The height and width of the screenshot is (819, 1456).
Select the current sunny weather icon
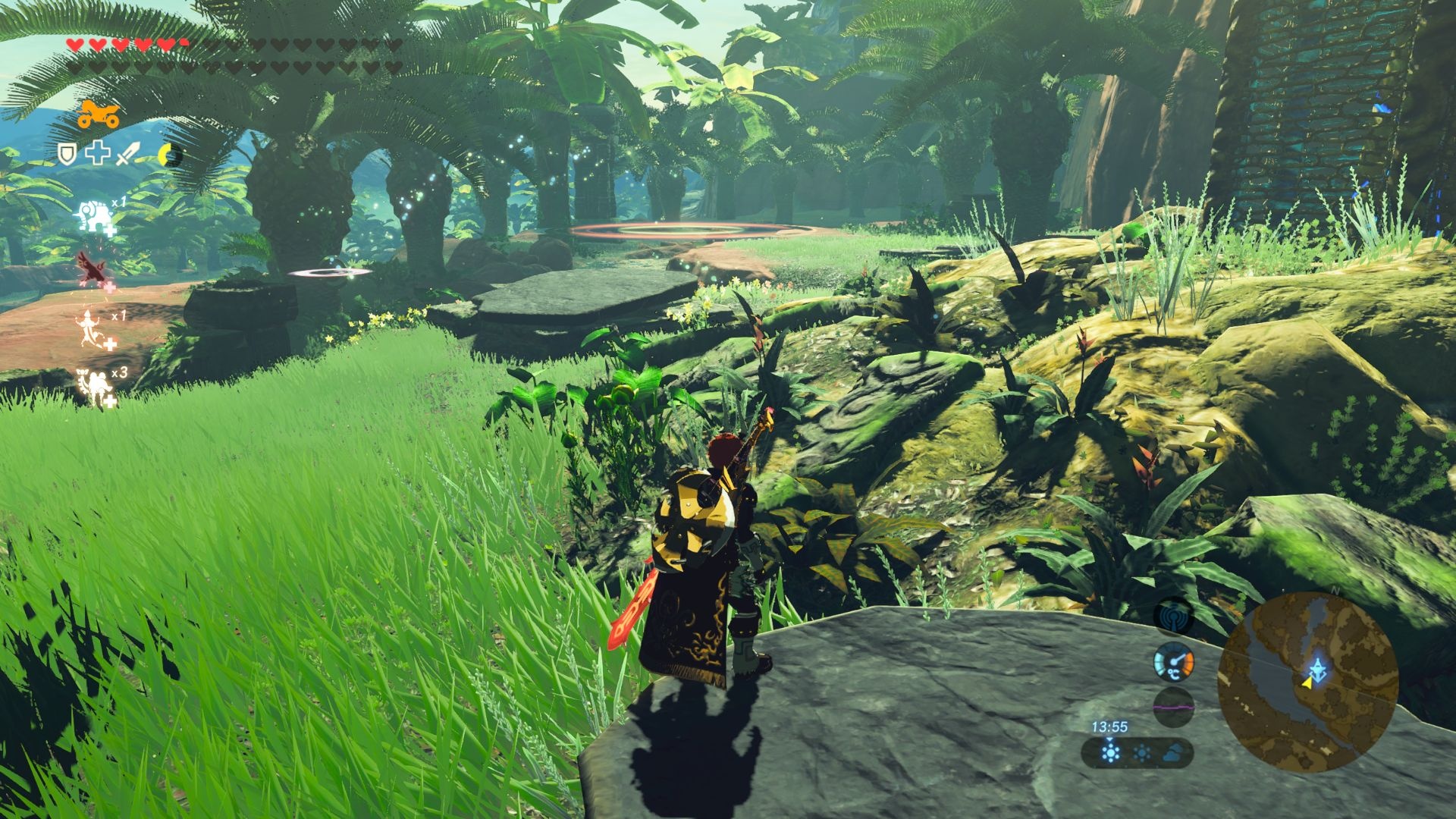tap(1110, 753)
